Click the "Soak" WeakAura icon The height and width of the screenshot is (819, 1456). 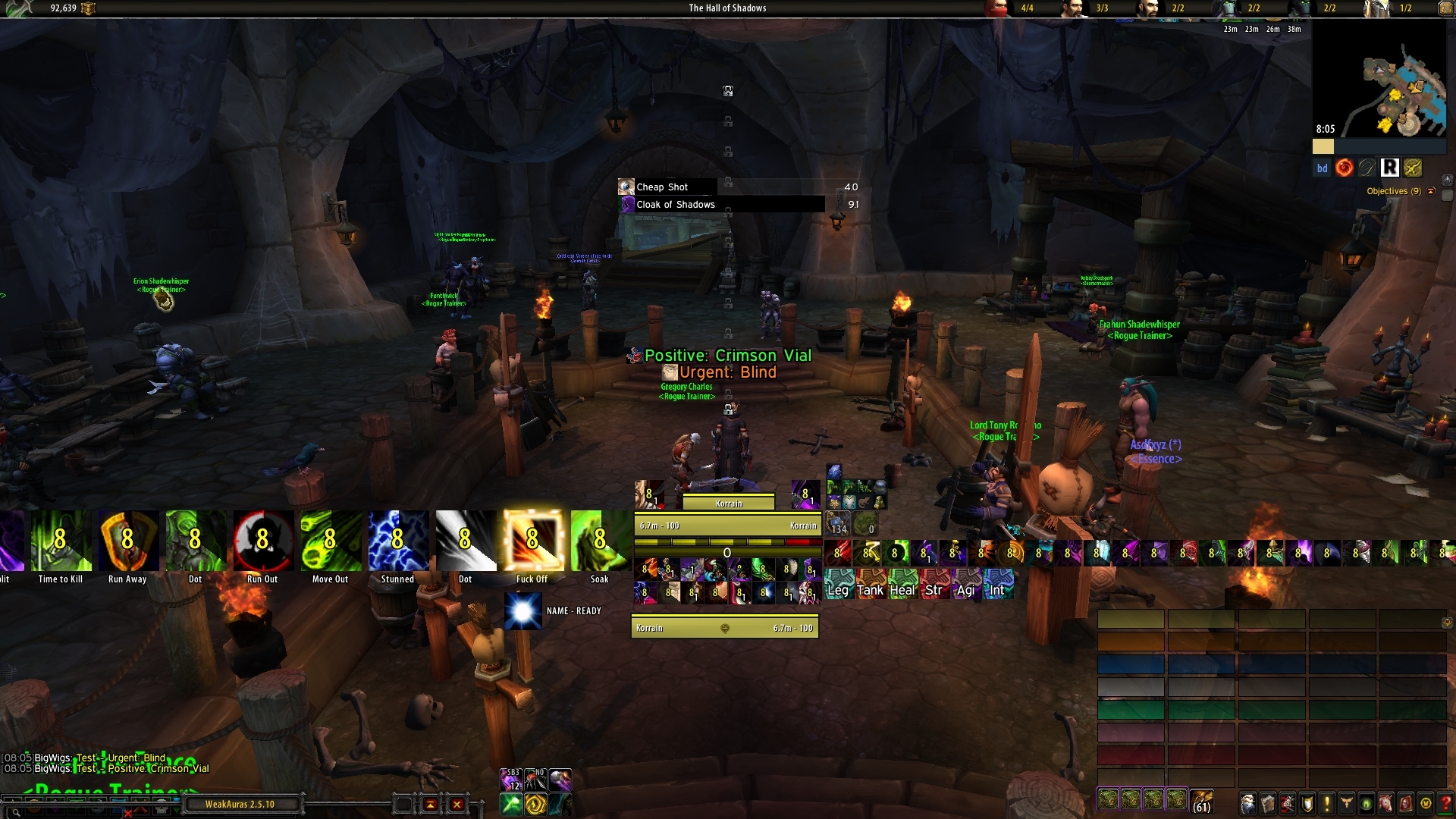600,540
